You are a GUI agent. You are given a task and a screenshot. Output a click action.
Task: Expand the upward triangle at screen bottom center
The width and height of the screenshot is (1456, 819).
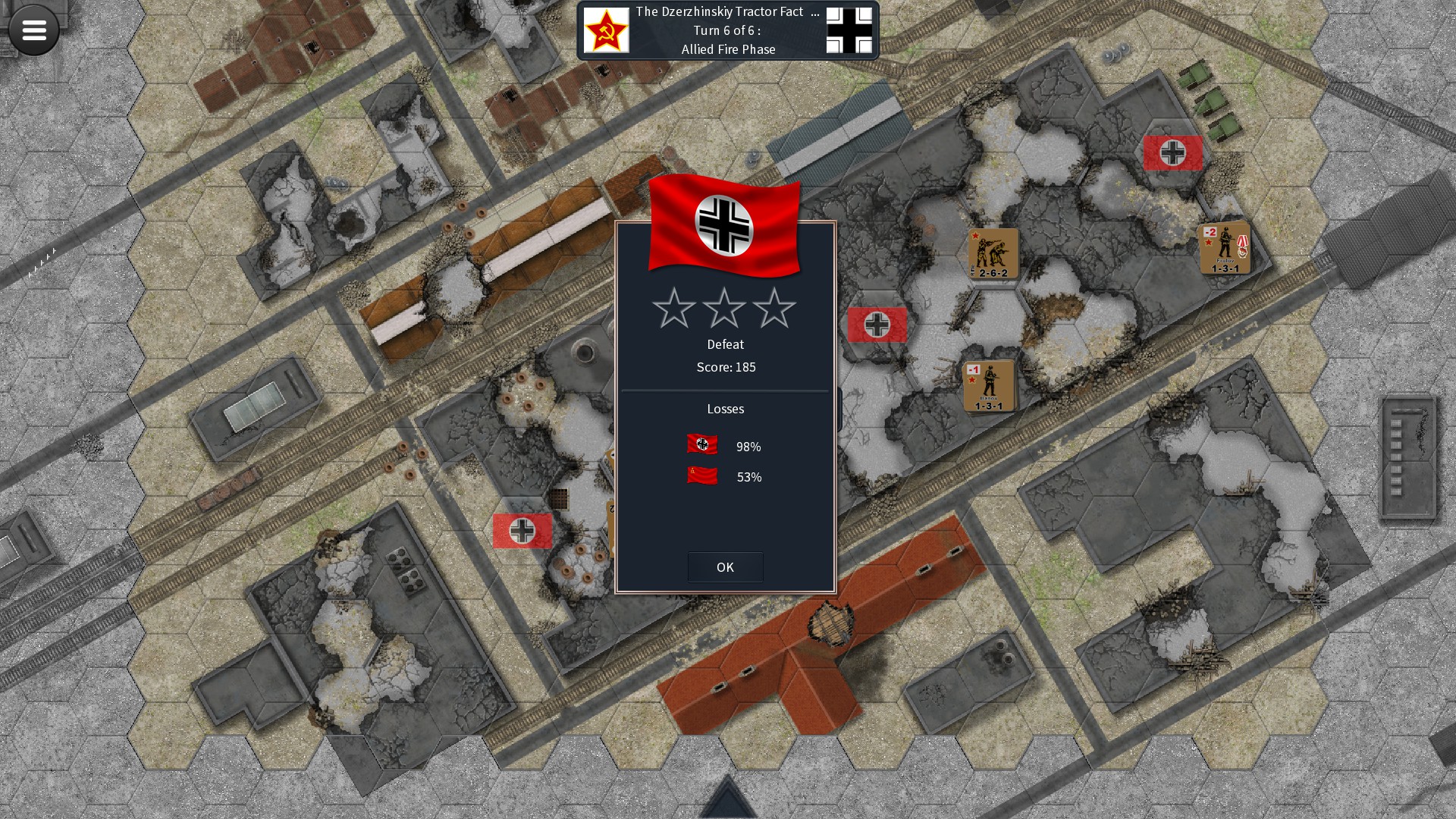click(727, 802)
